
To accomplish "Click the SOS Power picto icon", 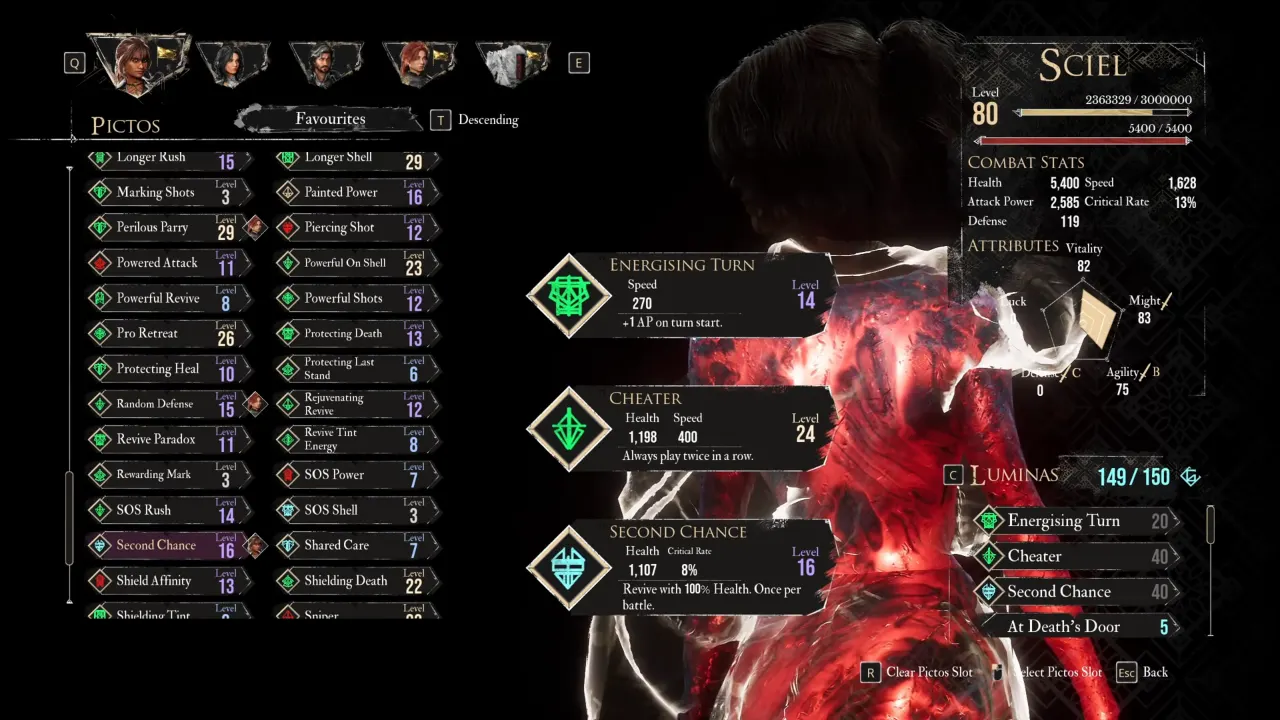I will tap(287, 474).
